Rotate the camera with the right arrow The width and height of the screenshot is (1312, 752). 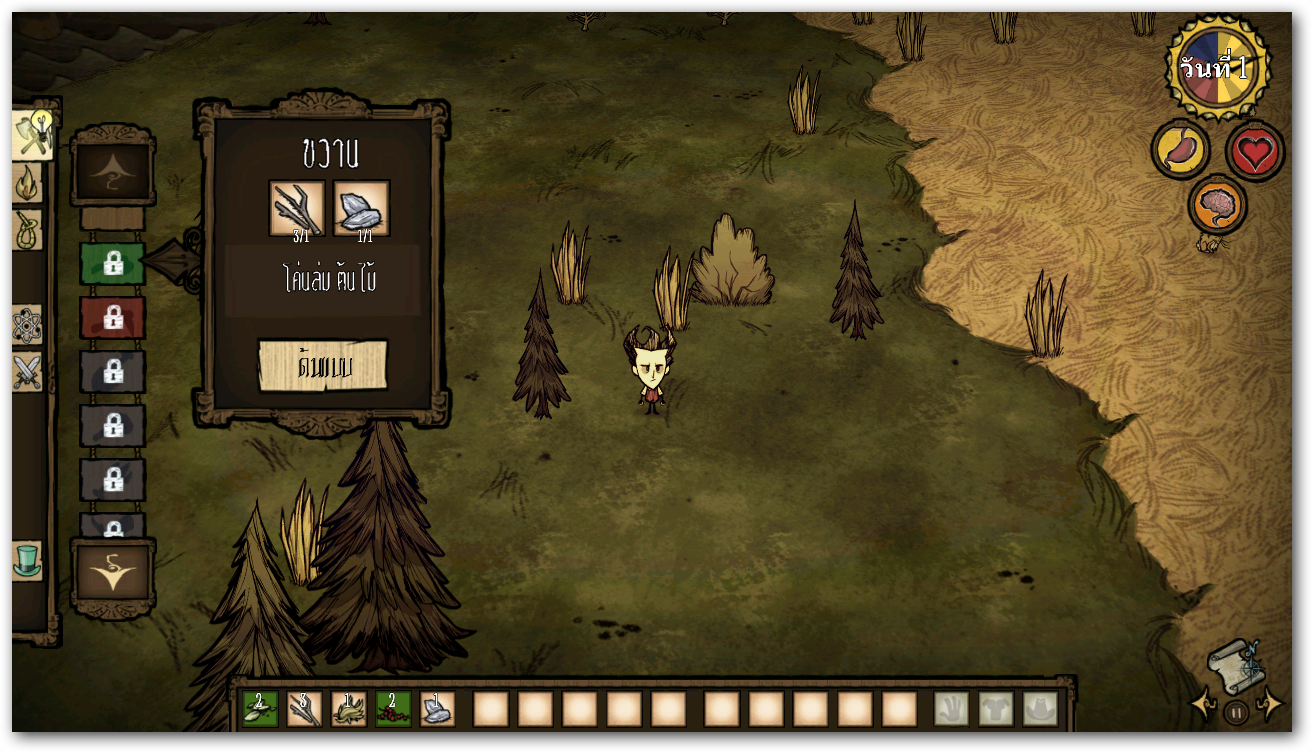click(x=1270, y=705)
